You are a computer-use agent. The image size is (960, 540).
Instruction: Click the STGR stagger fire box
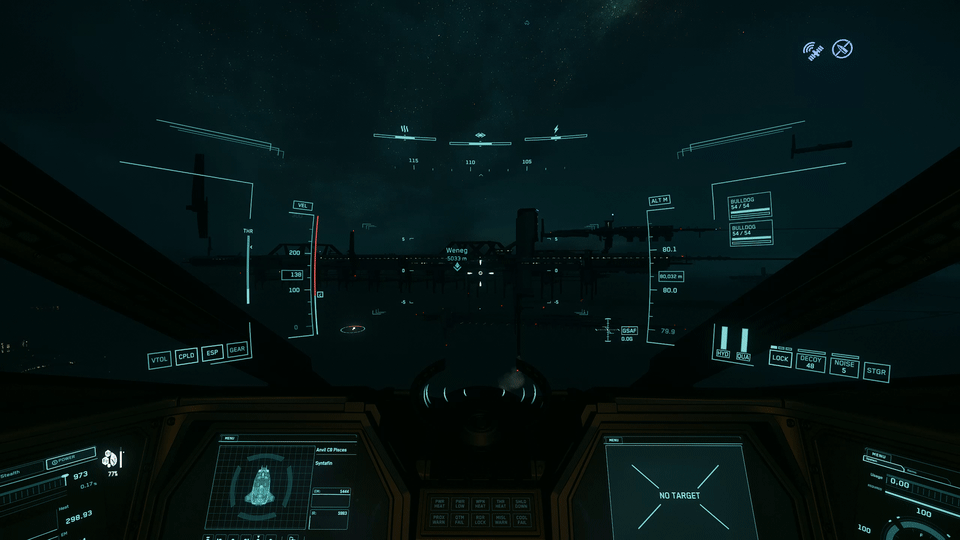[876, 372]
